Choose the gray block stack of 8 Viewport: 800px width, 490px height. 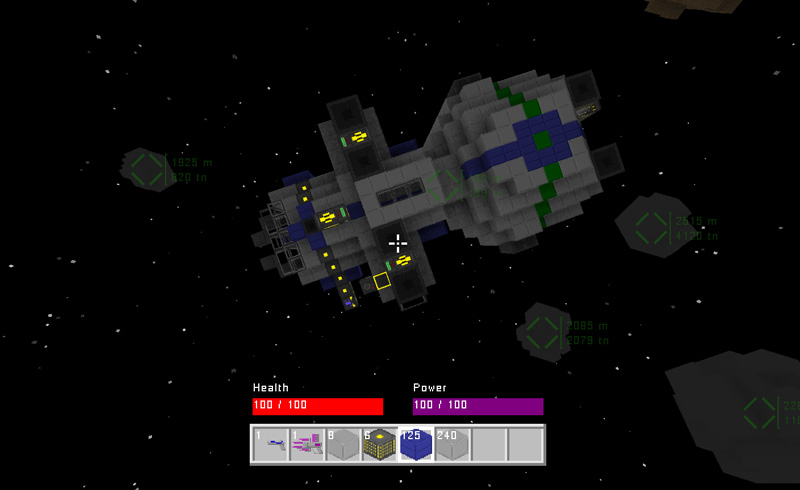point(343,445)
